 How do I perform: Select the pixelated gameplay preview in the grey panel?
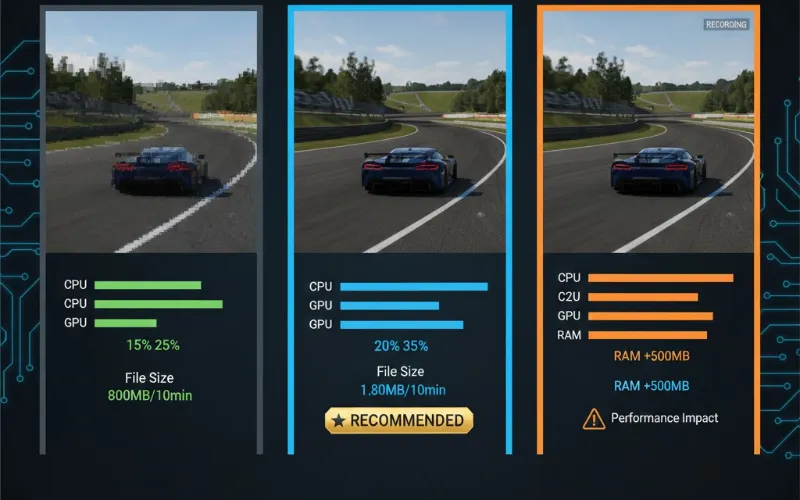[x=151, y=130]
